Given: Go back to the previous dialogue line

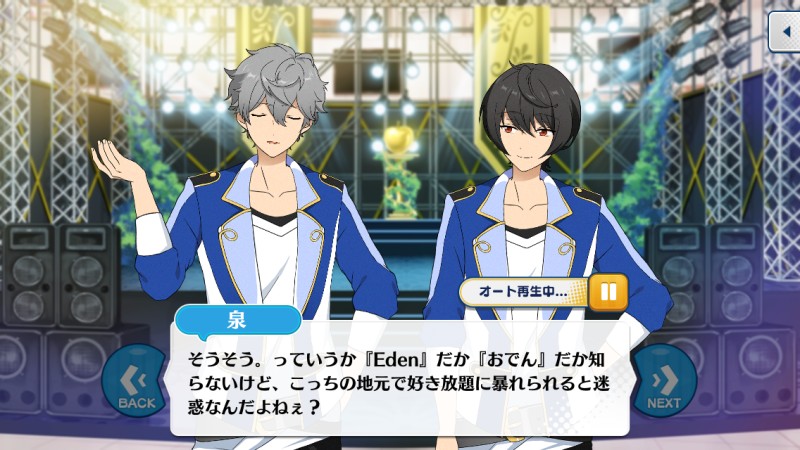Looking at the screenshot, I should (136, 383).
